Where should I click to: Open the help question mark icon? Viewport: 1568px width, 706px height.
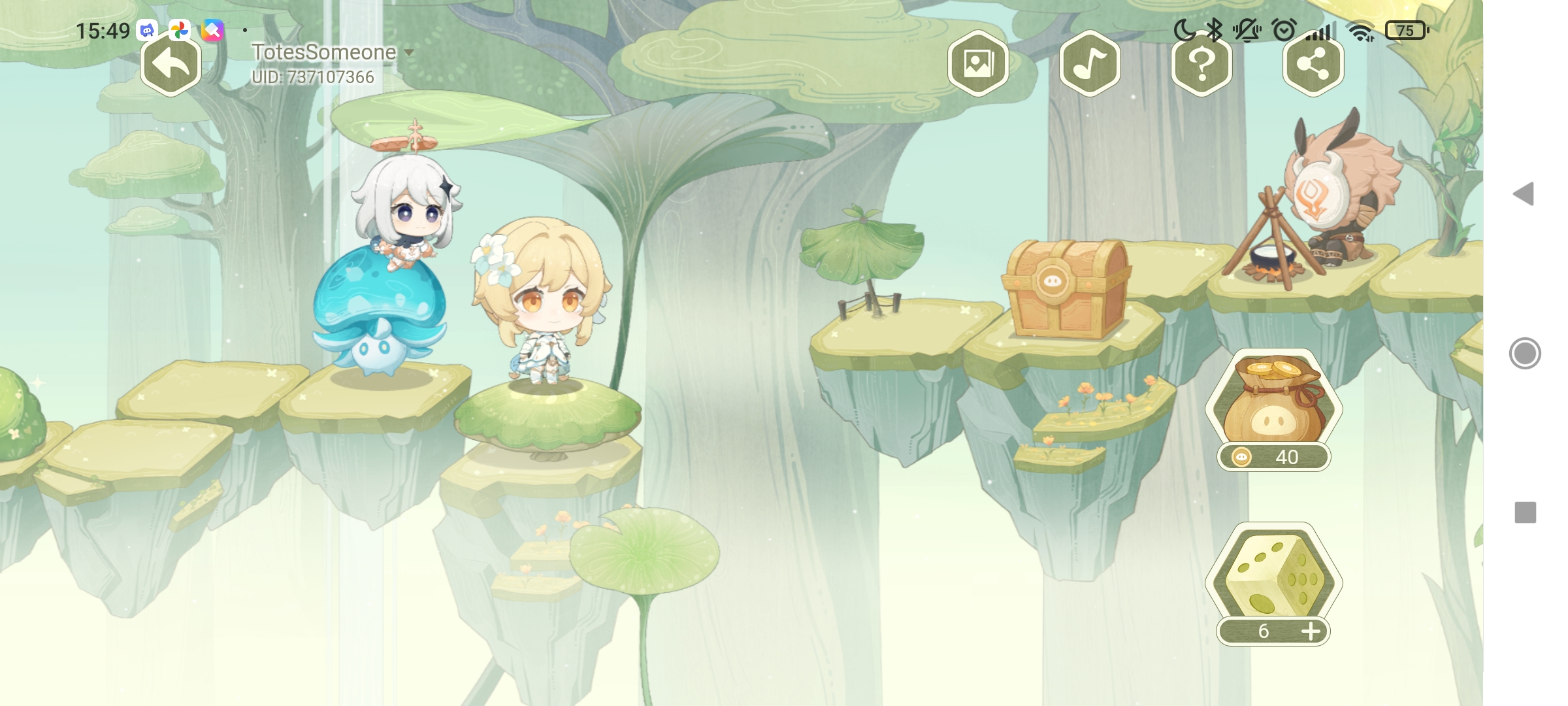(x=1202, y=65)
